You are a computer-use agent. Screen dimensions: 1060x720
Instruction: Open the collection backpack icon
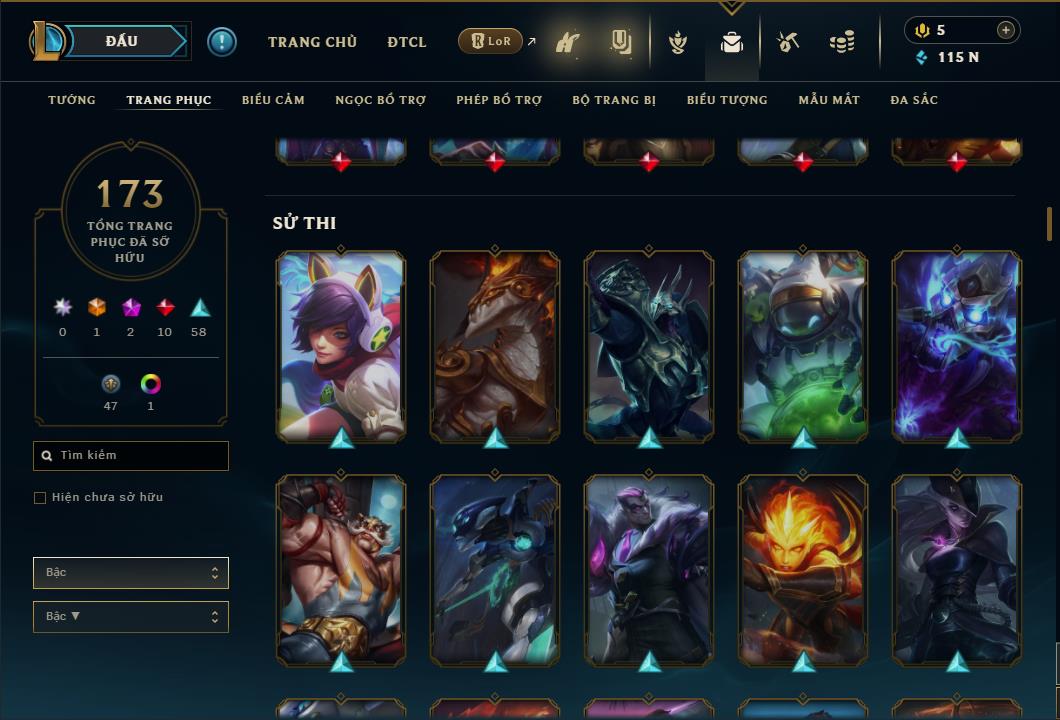(732, 43)
